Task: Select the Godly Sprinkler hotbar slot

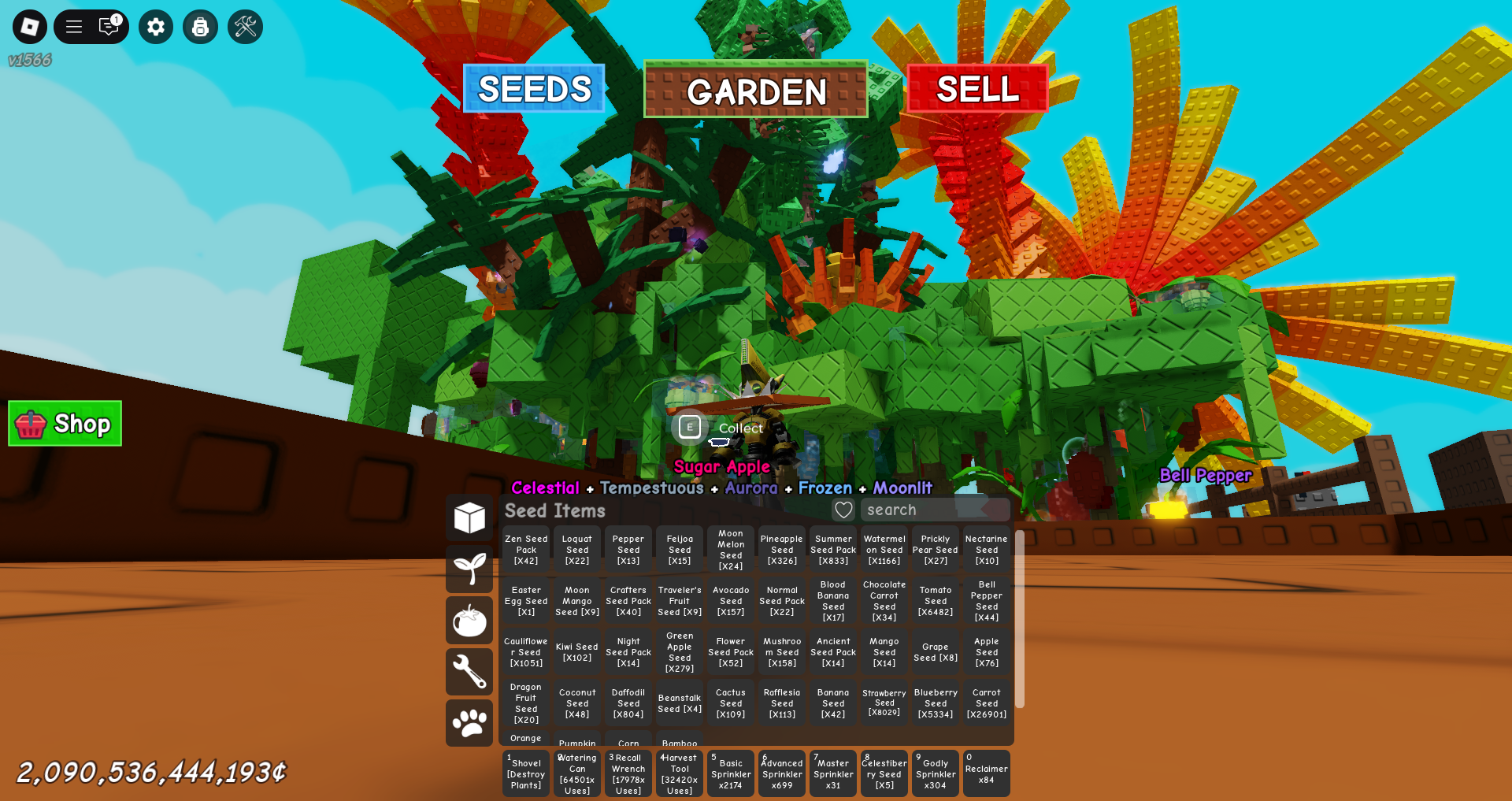Action: click(936, 773)
